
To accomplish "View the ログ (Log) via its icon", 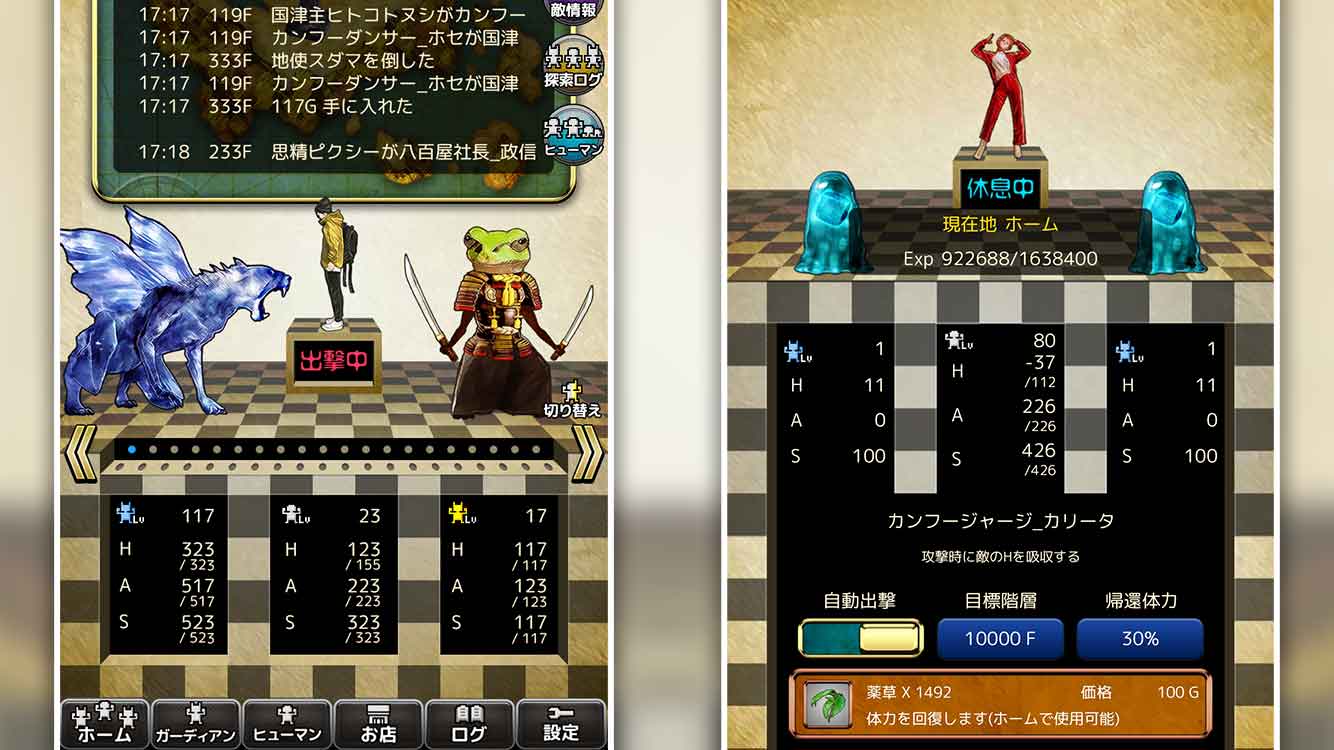I will point(469,725).
